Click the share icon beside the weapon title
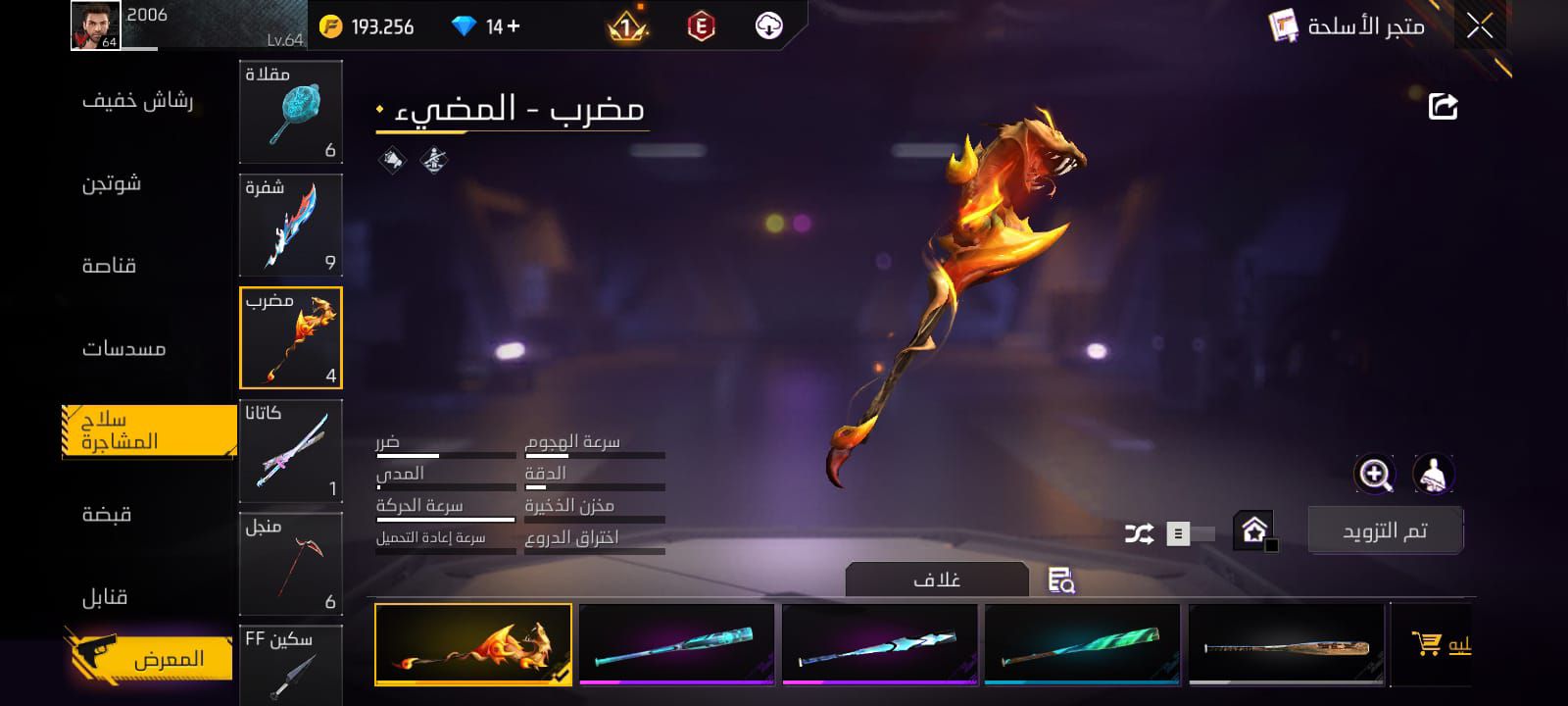 pos(1441,106)
